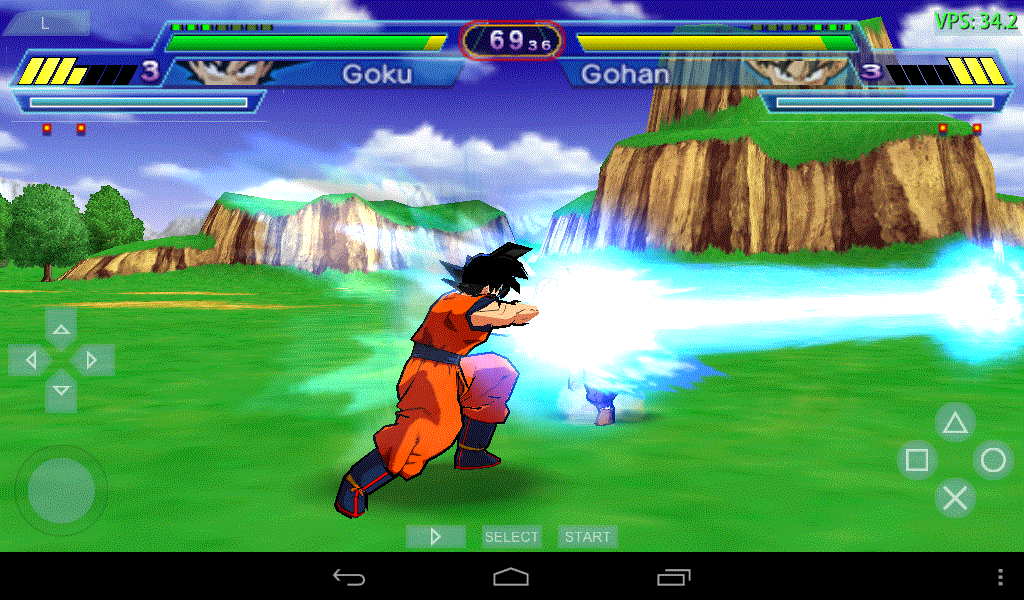
Task: Tap the L shoulder button
Action: click(x=45, y=24)
